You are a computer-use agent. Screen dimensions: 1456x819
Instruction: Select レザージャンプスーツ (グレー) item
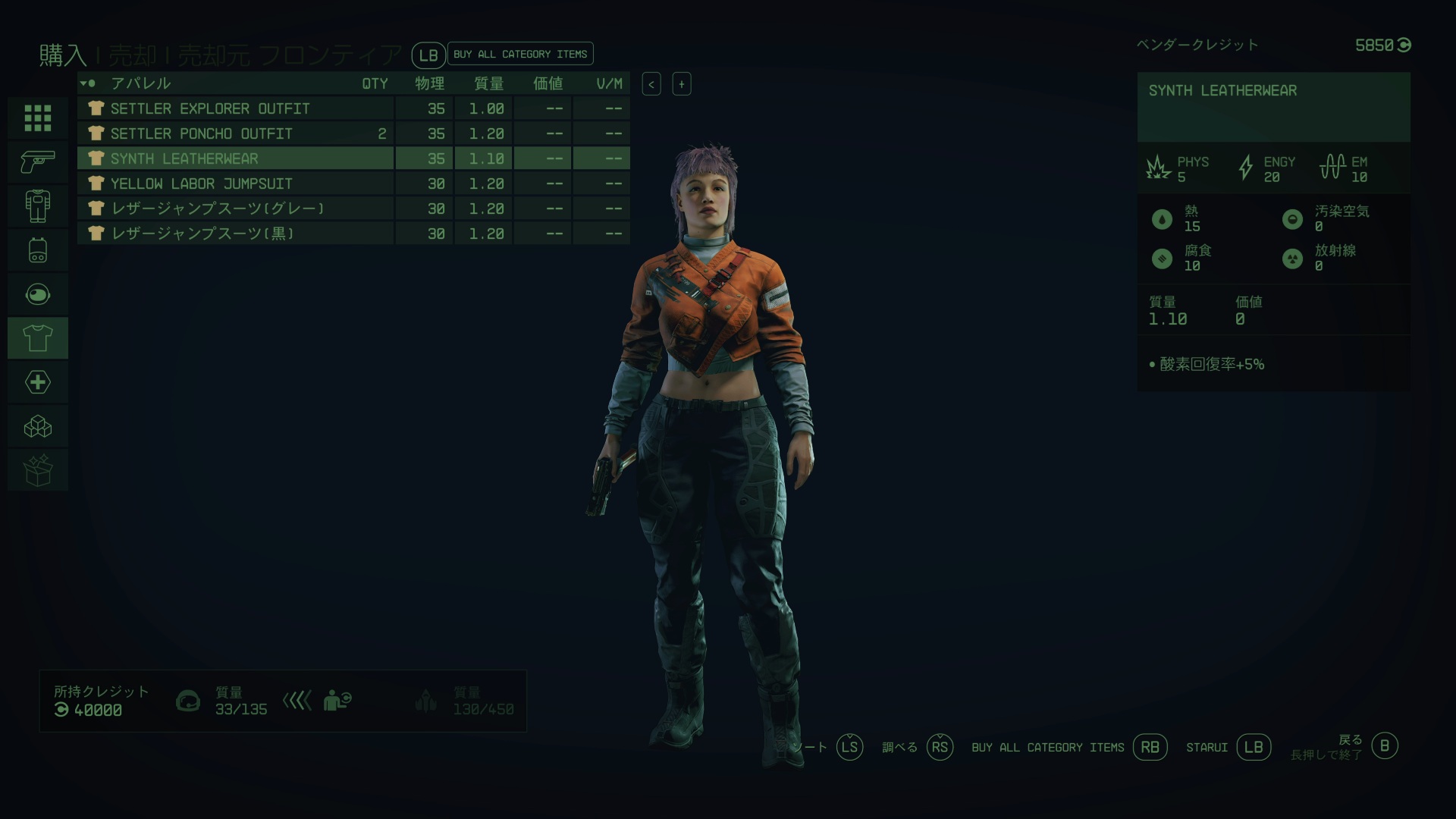point(235,209)
